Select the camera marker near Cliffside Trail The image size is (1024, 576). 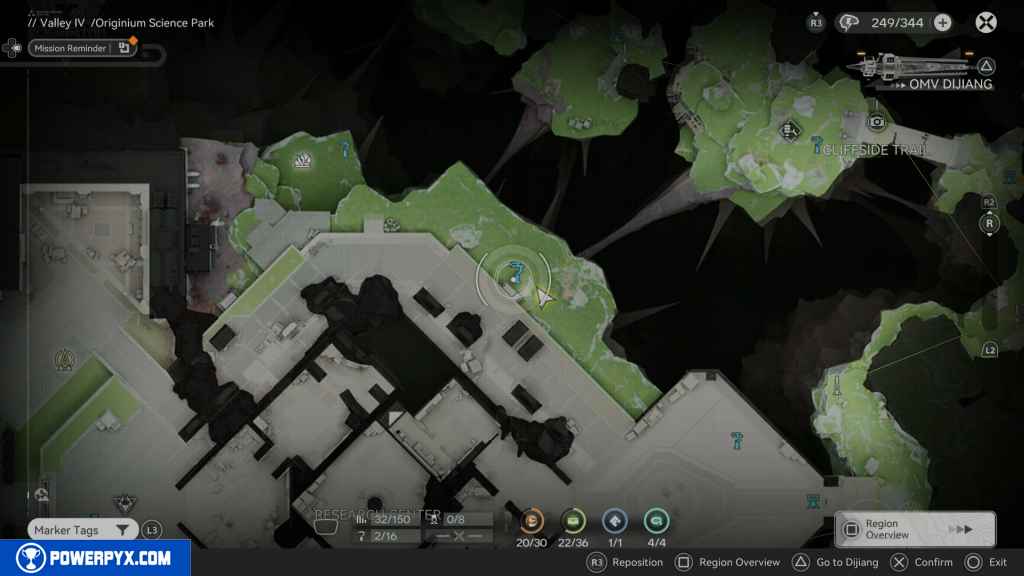point(877,122)
